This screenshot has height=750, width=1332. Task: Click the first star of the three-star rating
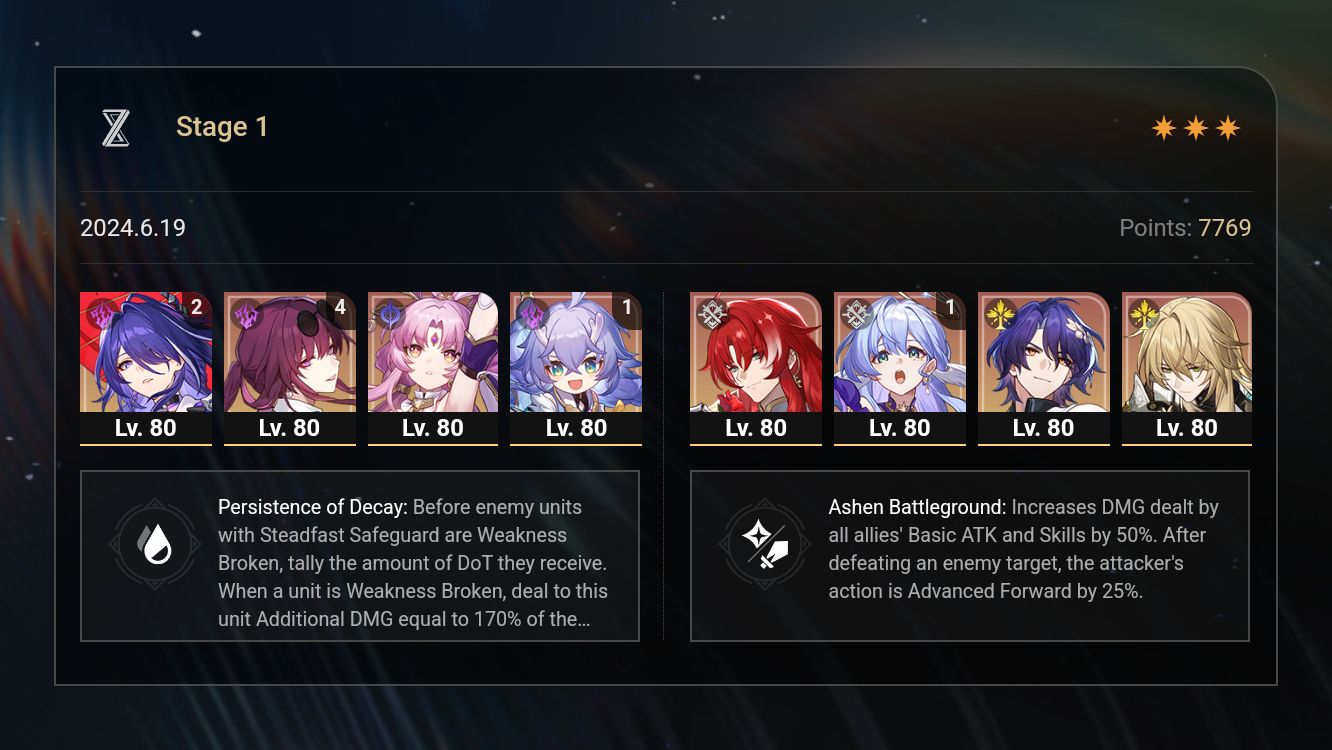(1163, 127)
